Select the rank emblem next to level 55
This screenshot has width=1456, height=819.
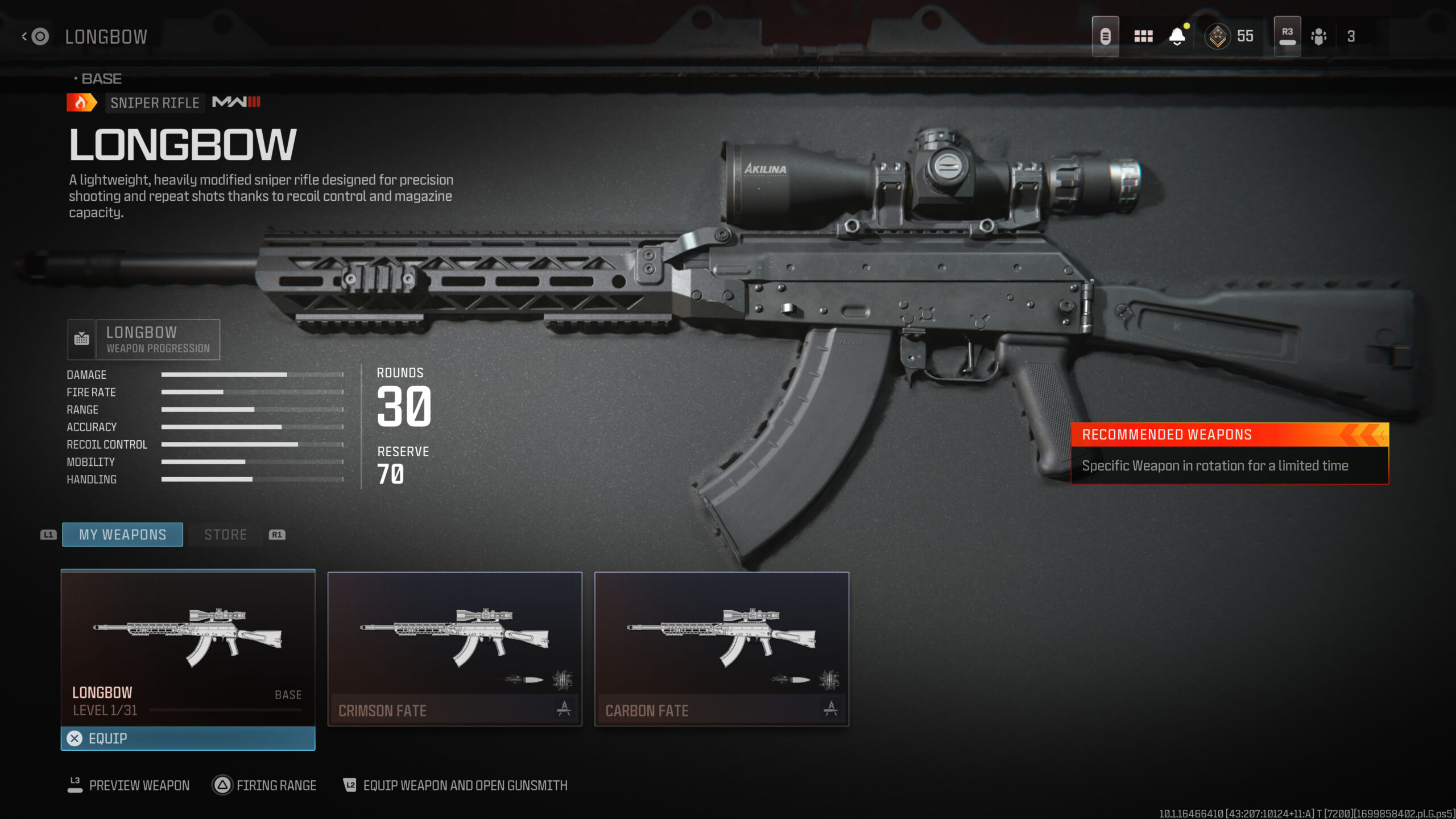tap(1217, 35)
